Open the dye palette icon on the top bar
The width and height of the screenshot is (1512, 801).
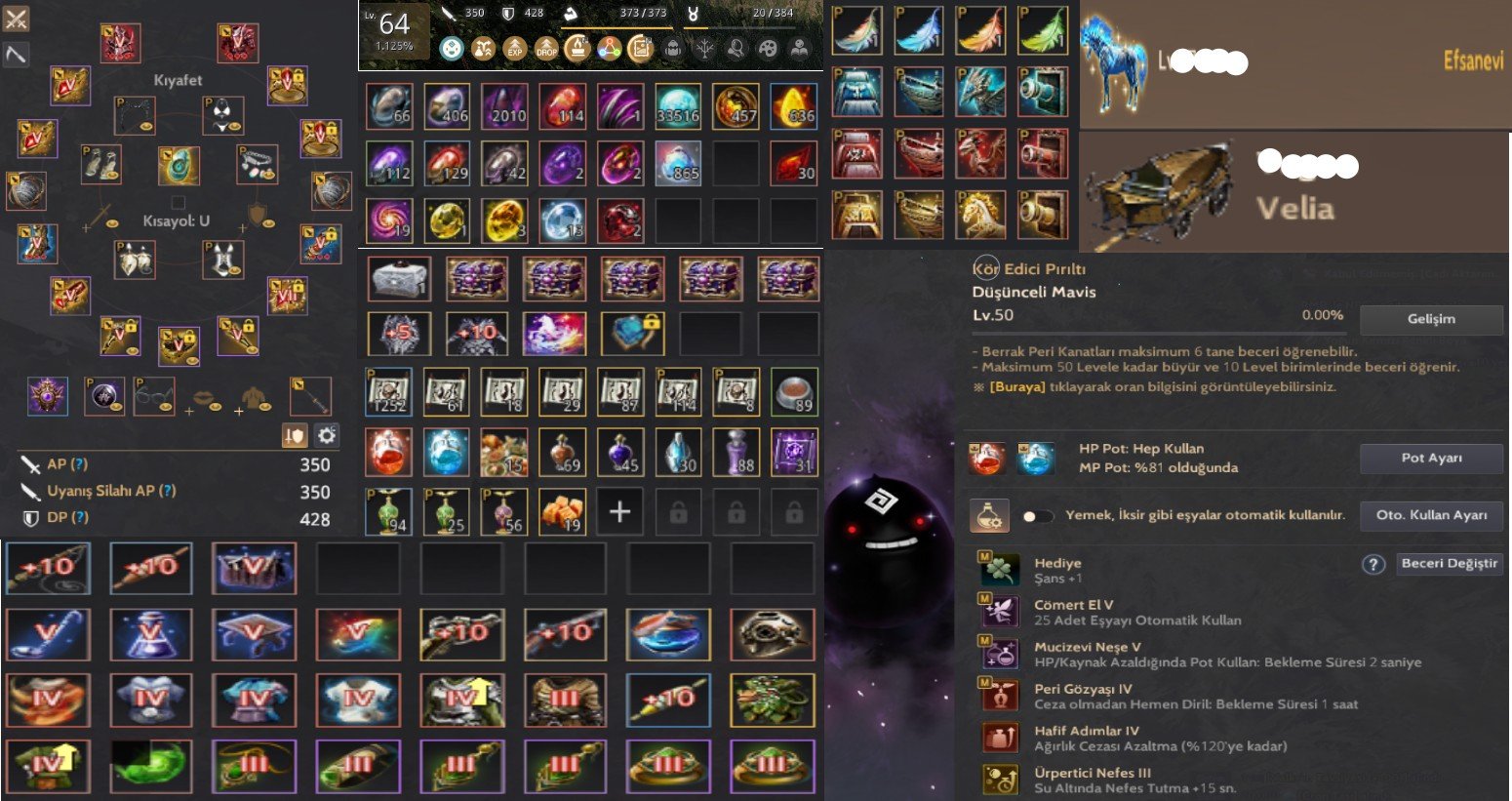click(x=770, y=47)
